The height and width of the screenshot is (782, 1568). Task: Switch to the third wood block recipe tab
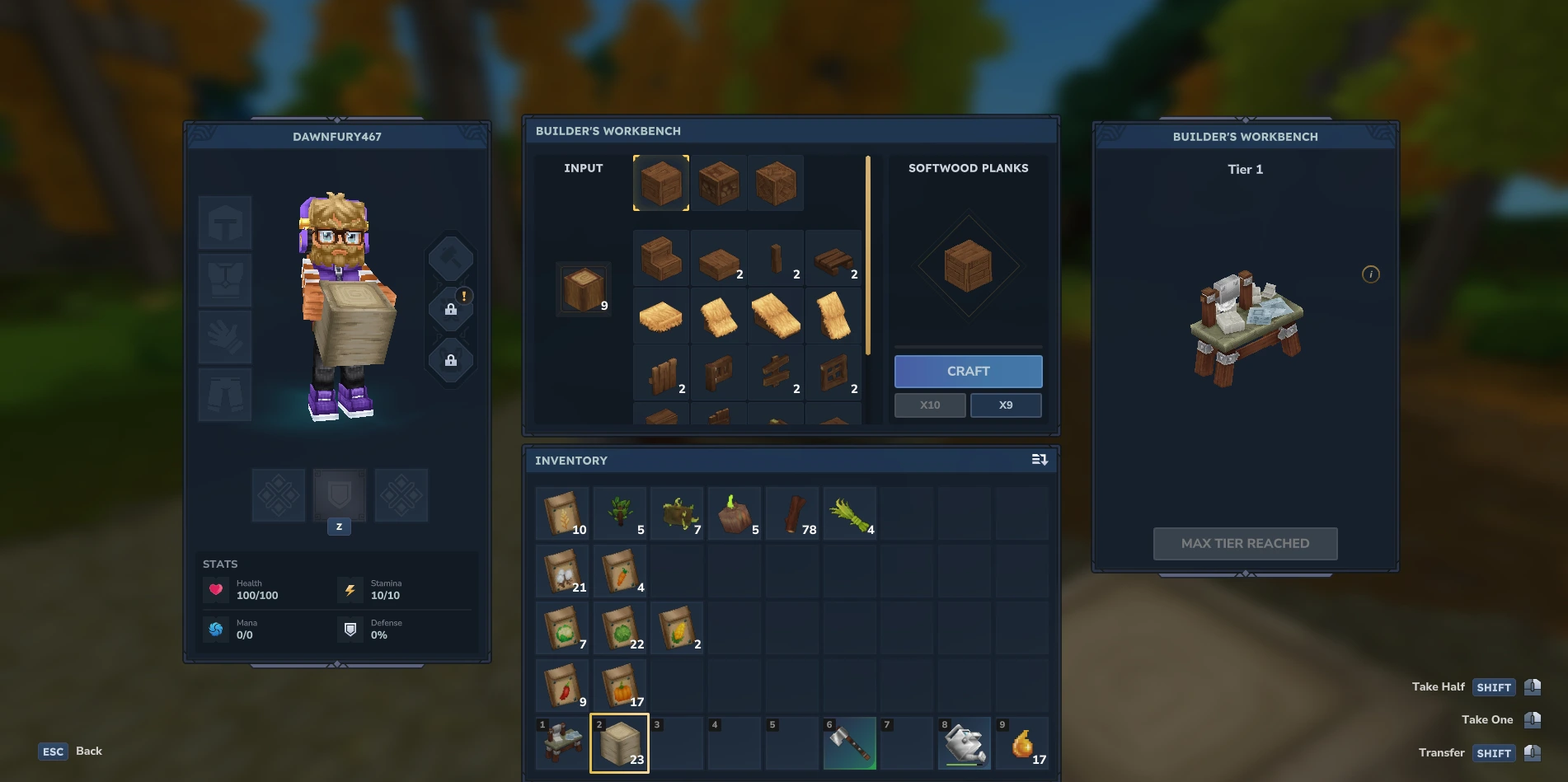775,183
